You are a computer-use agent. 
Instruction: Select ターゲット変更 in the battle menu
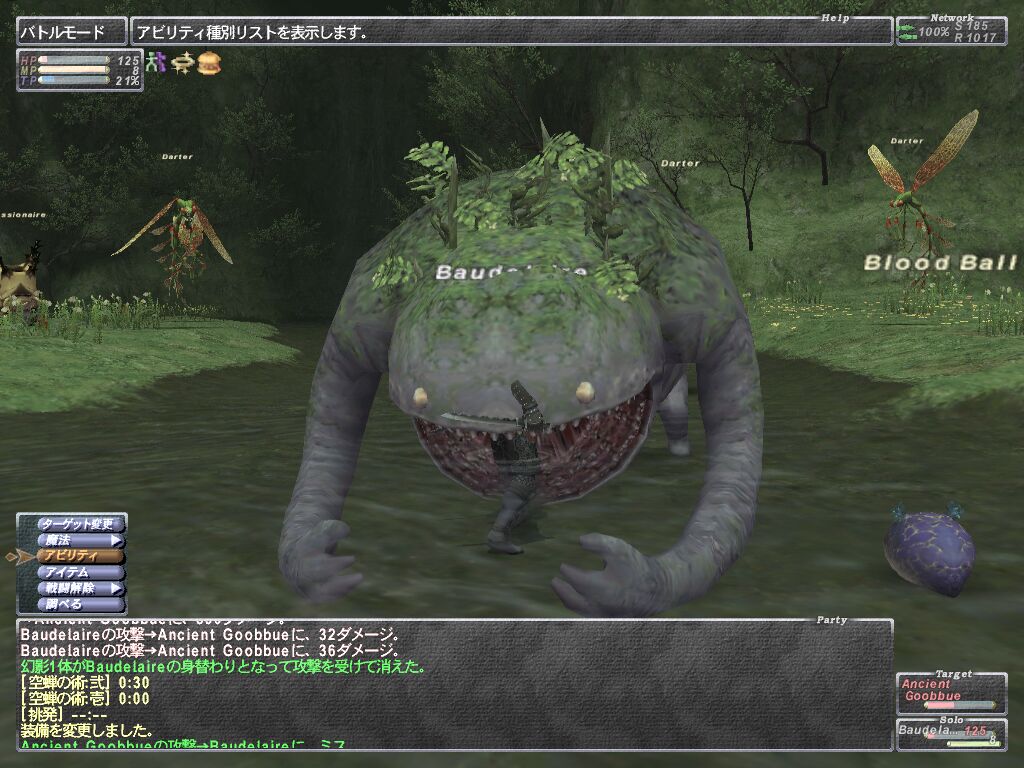click(x=80, y=524)
